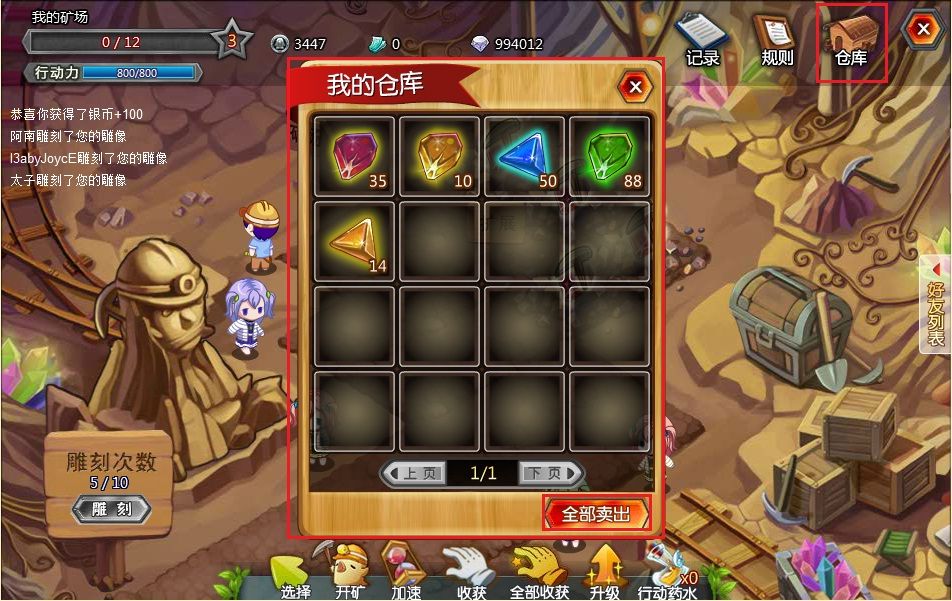Close the mine screen with top-right X
952x601 pixels.
pyautogui.click(x=920, y=30)
